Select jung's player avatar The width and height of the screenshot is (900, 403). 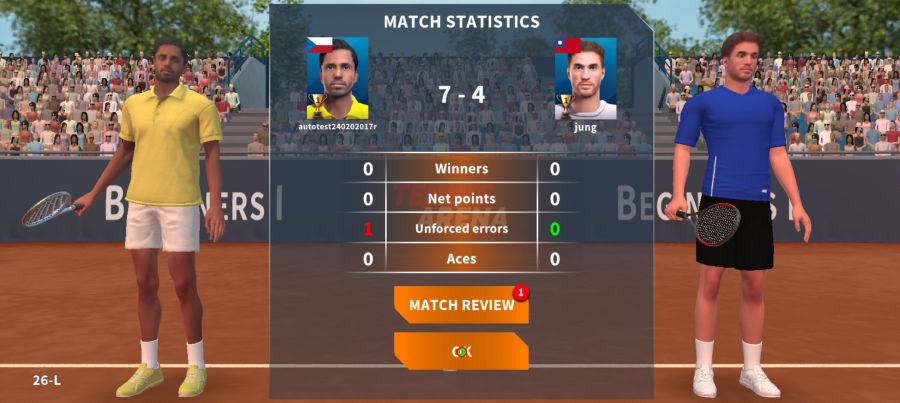tap(585, 79)
